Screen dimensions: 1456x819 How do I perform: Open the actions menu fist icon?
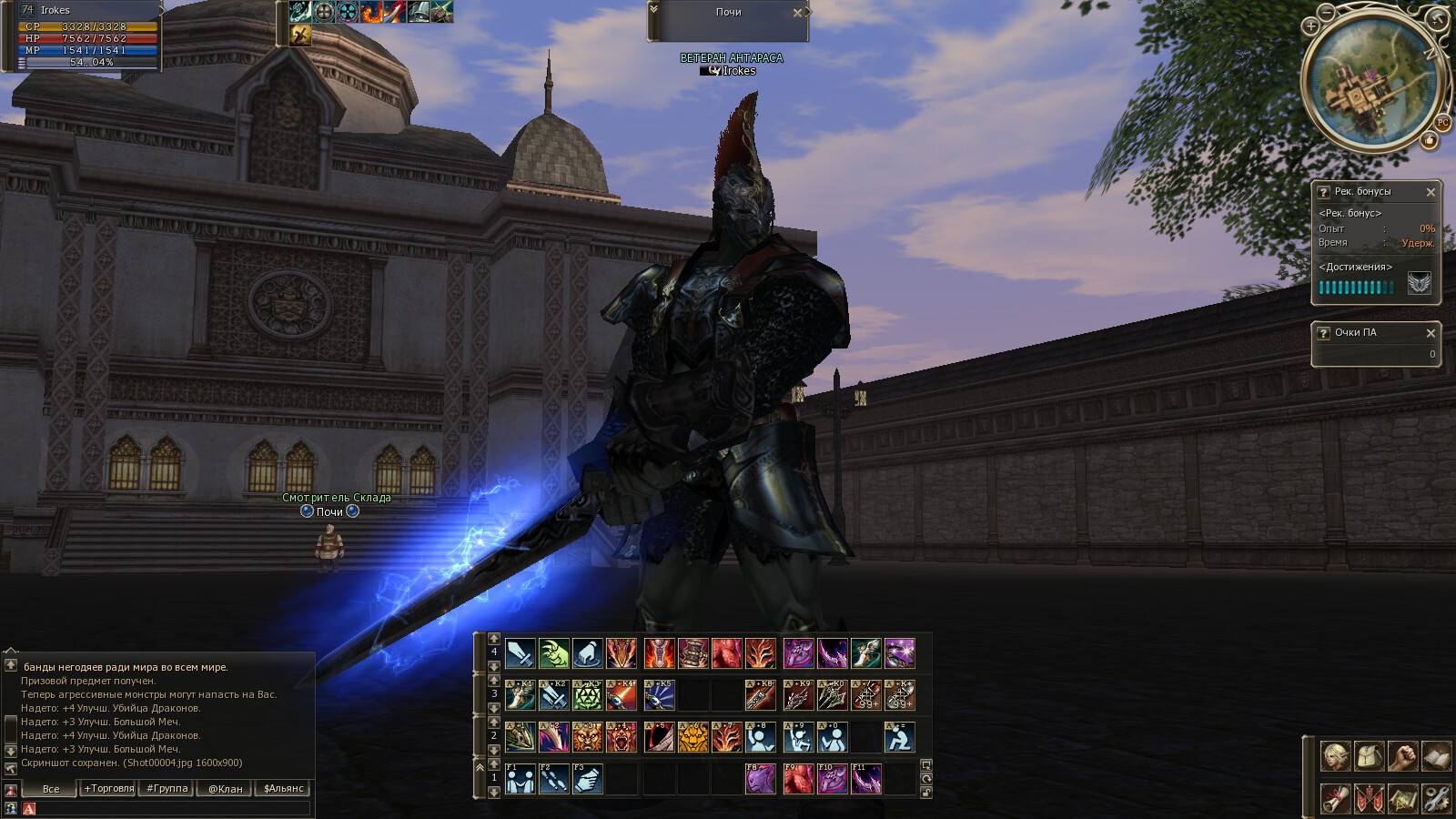(x=1402, y=756)
